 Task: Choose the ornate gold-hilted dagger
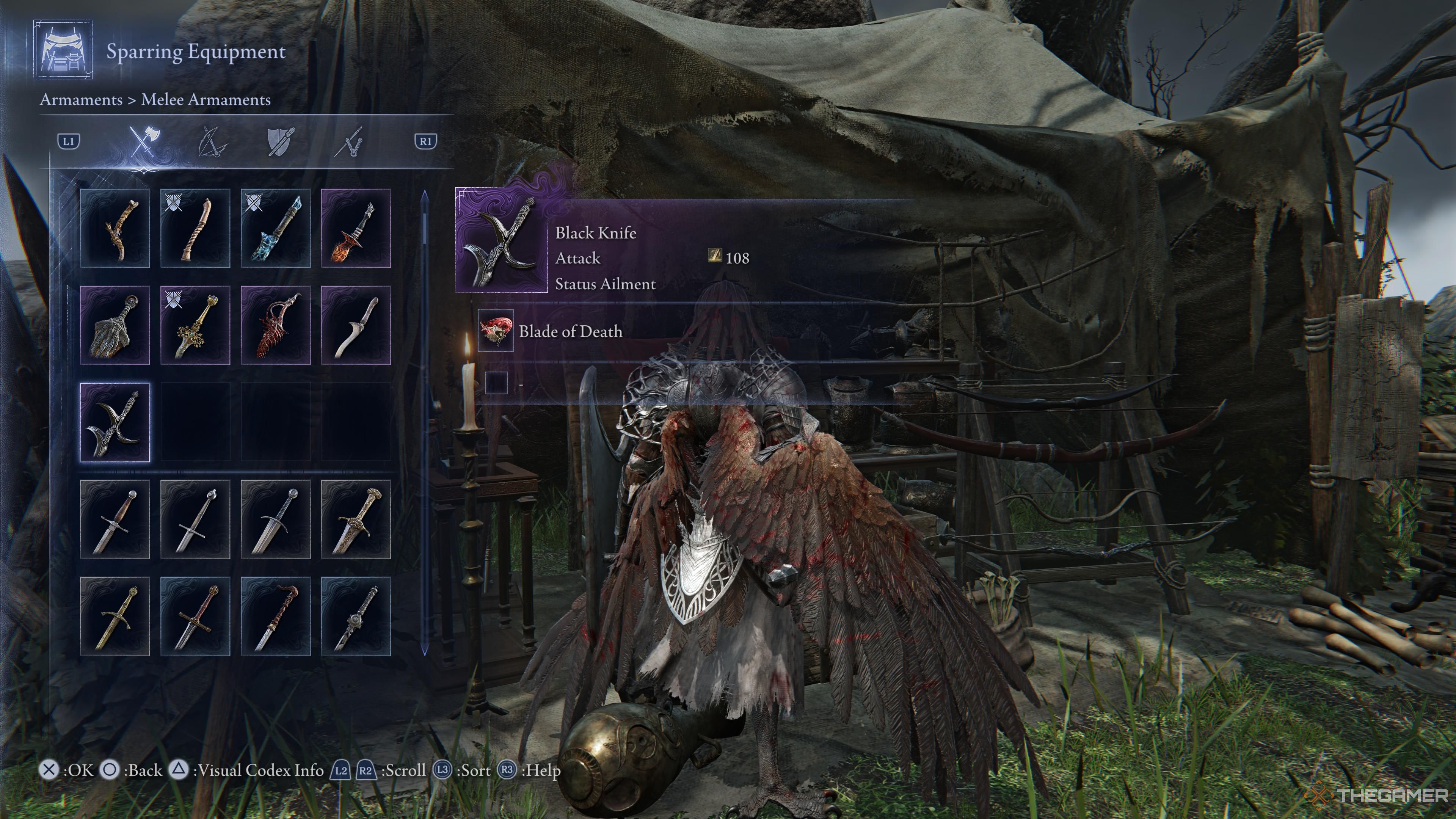(356, 519)
